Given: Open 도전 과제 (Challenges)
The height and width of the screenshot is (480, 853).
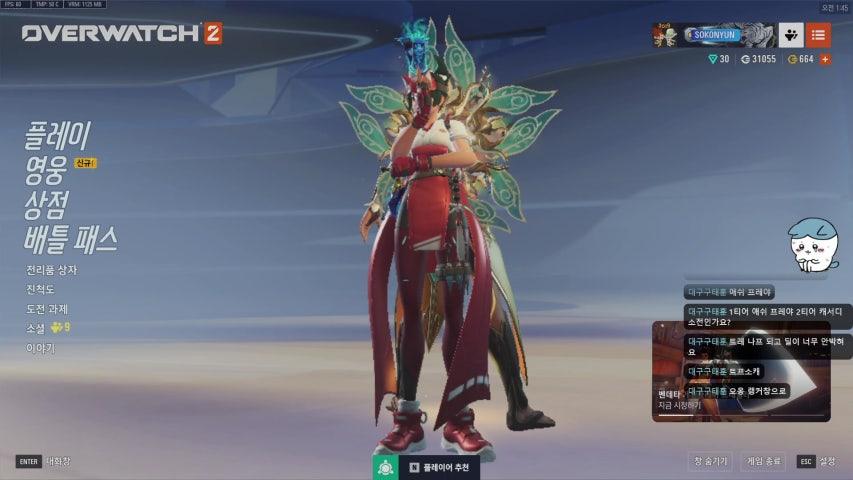Looking at the screenshot, I should [47, 309].
